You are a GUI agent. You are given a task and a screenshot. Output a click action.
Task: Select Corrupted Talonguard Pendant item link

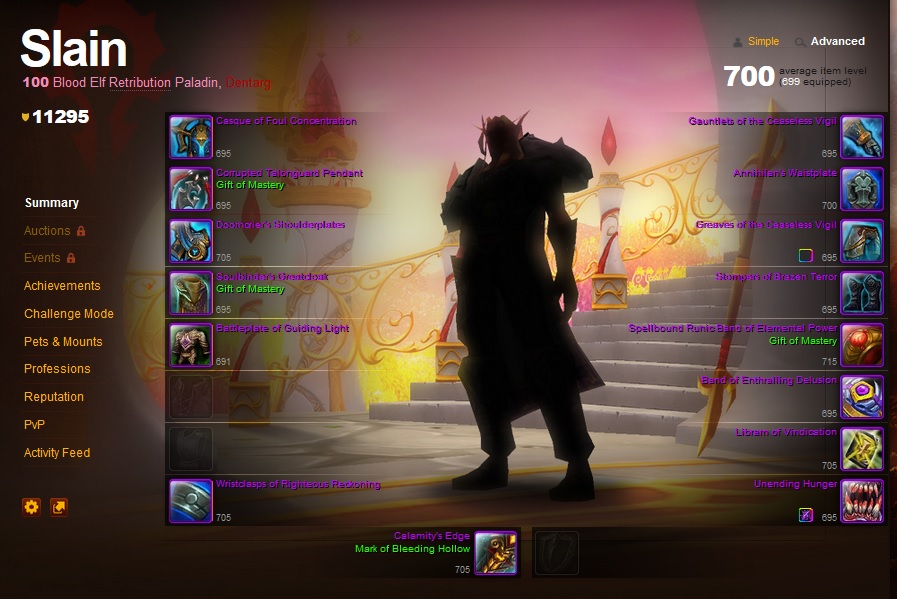pyautogui.click(x=289, y=173)
